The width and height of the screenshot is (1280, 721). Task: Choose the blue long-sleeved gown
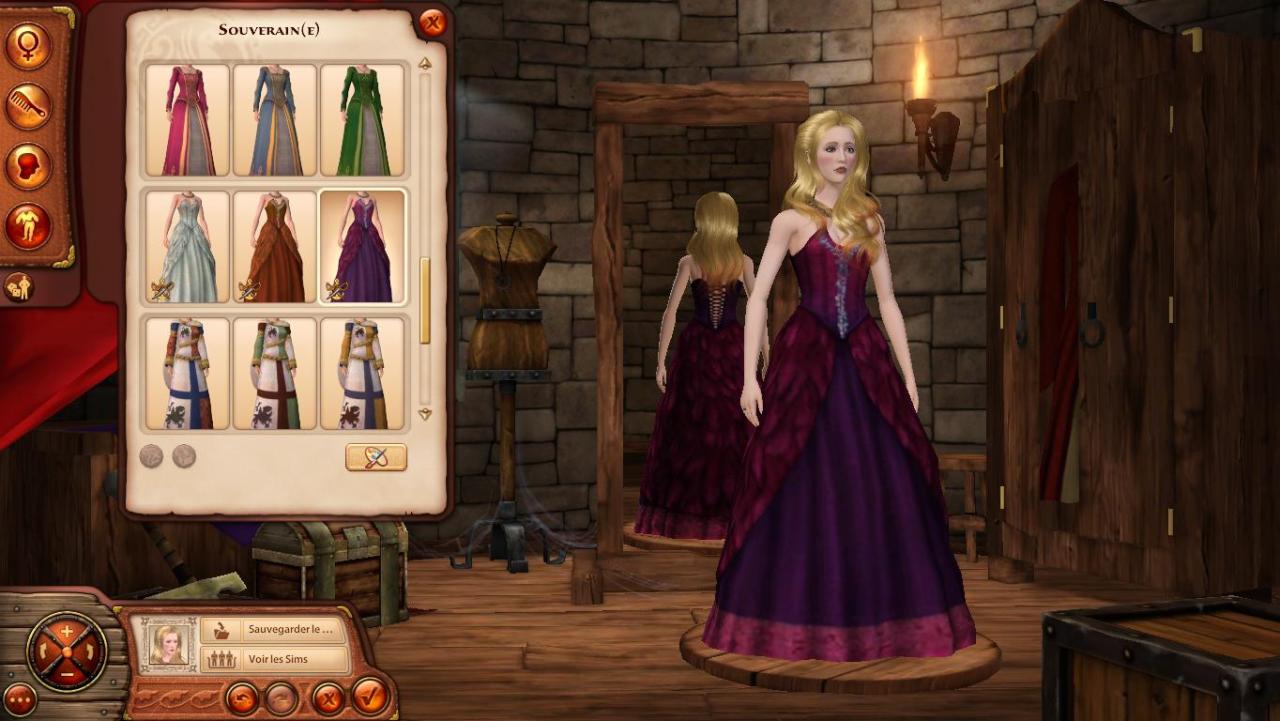click(x=275, y=120)
